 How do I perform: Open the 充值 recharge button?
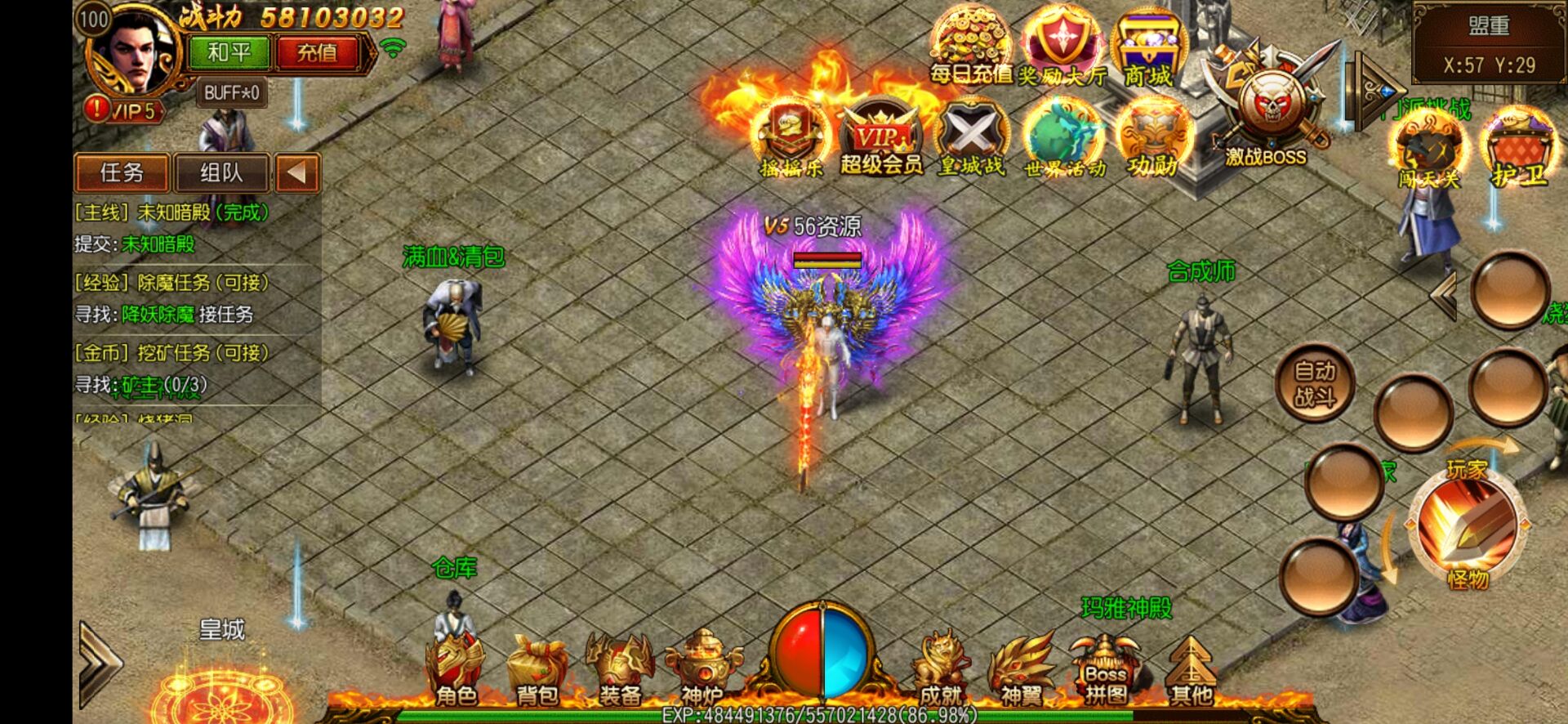coord(316,53)
